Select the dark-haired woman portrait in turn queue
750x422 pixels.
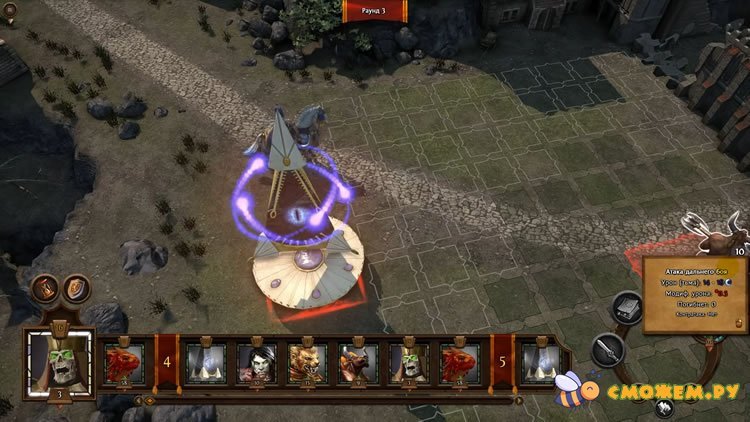tap(257, 363)
